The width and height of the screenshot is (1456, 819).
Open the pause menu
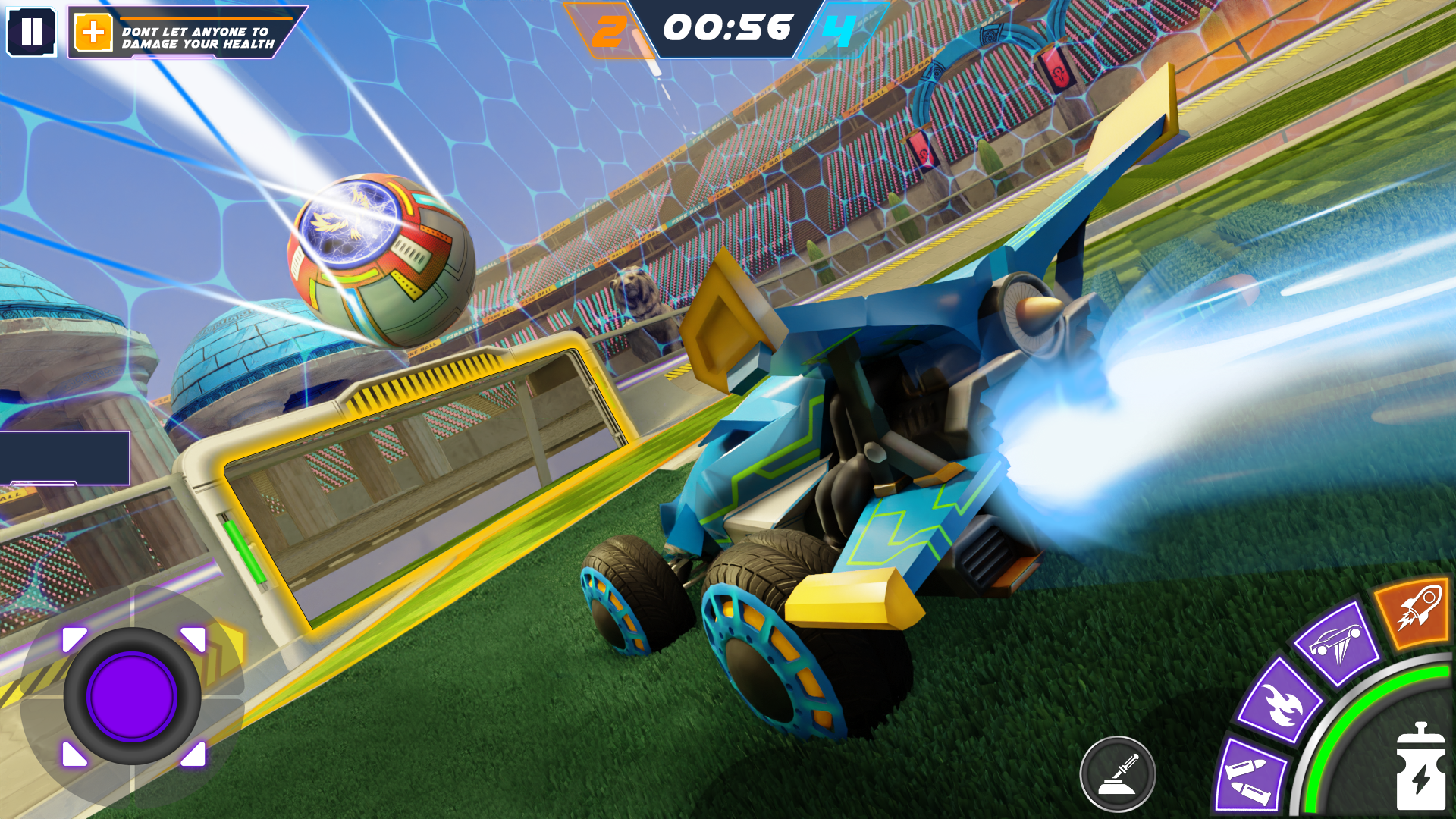pos(32,32)
